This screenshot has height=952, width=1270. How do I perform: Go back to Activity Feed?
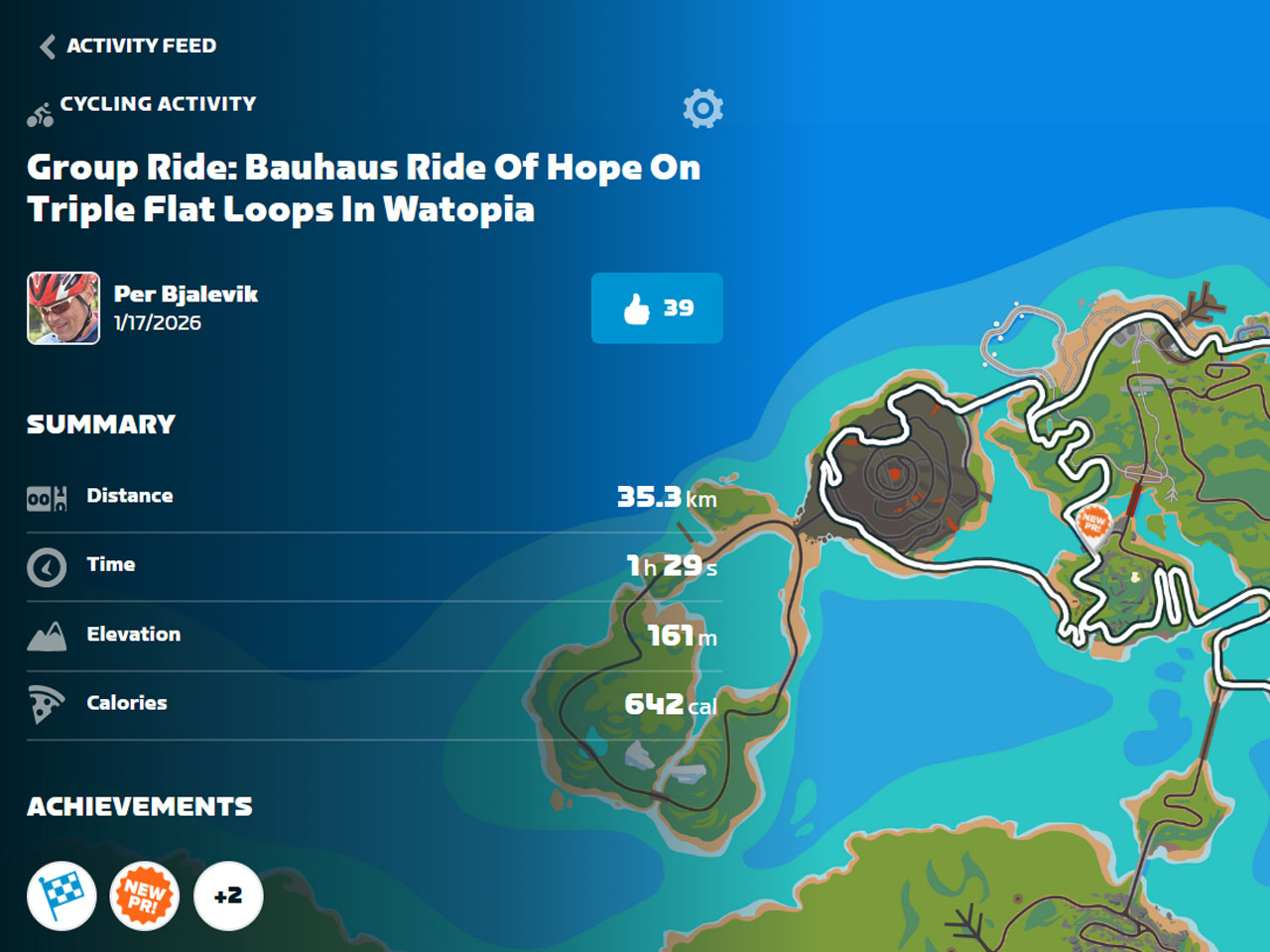(x=127, y=46)
